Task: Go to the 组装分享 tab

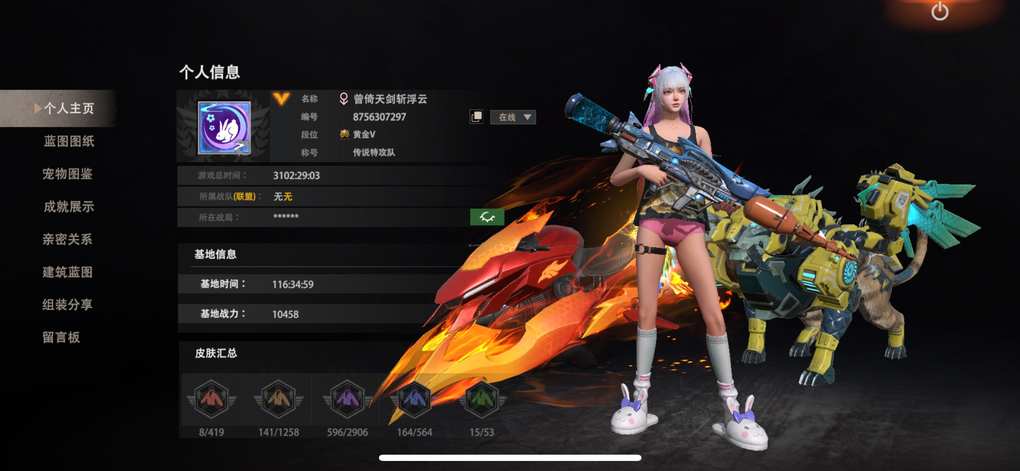Action: 68,305
